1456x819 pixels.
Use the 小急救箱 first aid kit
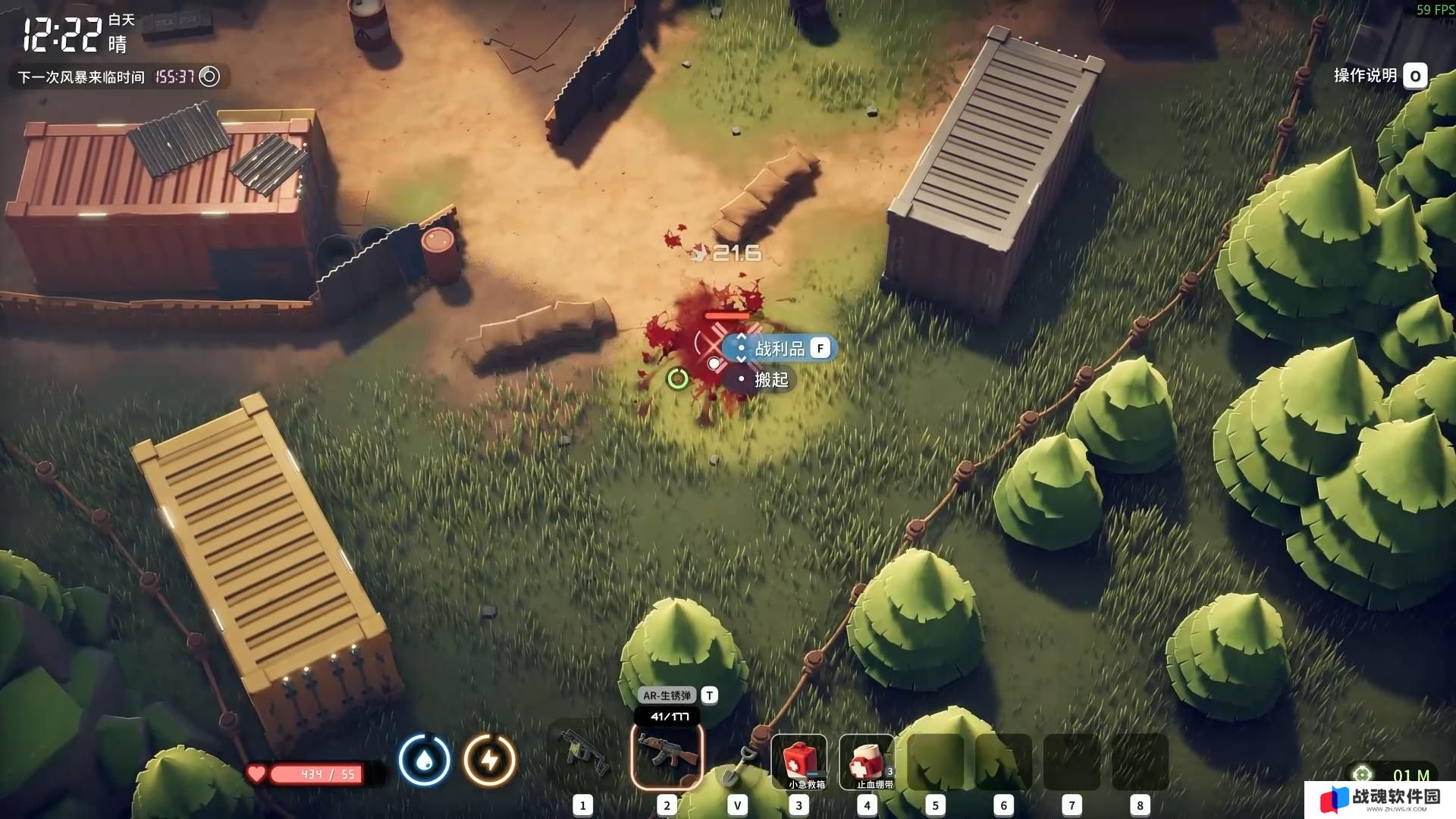(799, 761)
